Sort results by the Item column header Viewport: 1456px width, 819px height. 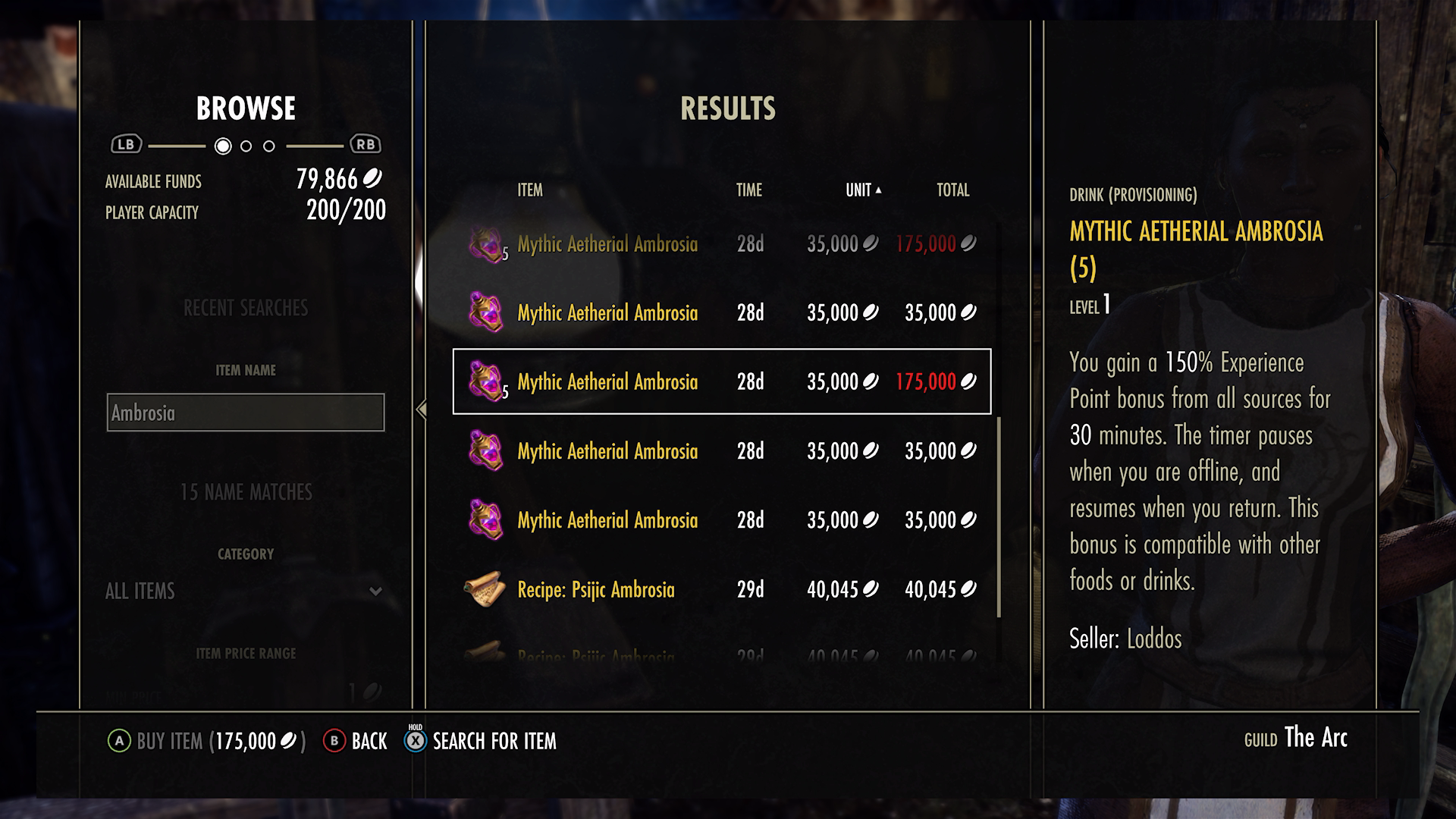(530, 190)
